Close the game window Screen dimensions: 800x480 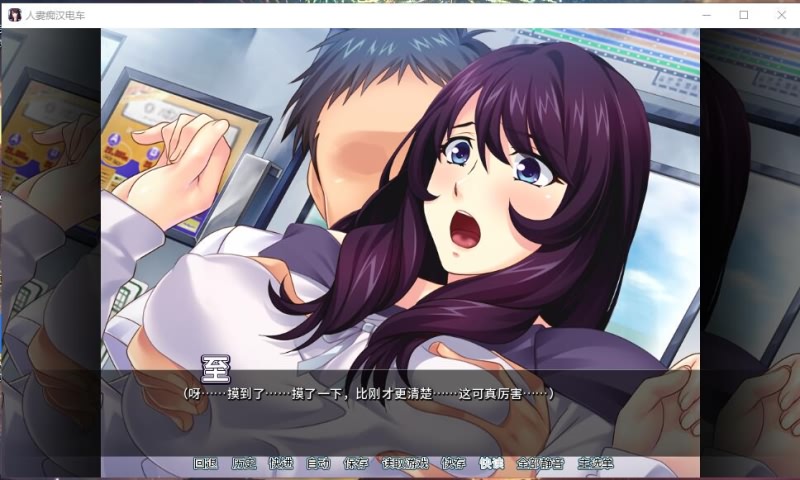[780, 15]
